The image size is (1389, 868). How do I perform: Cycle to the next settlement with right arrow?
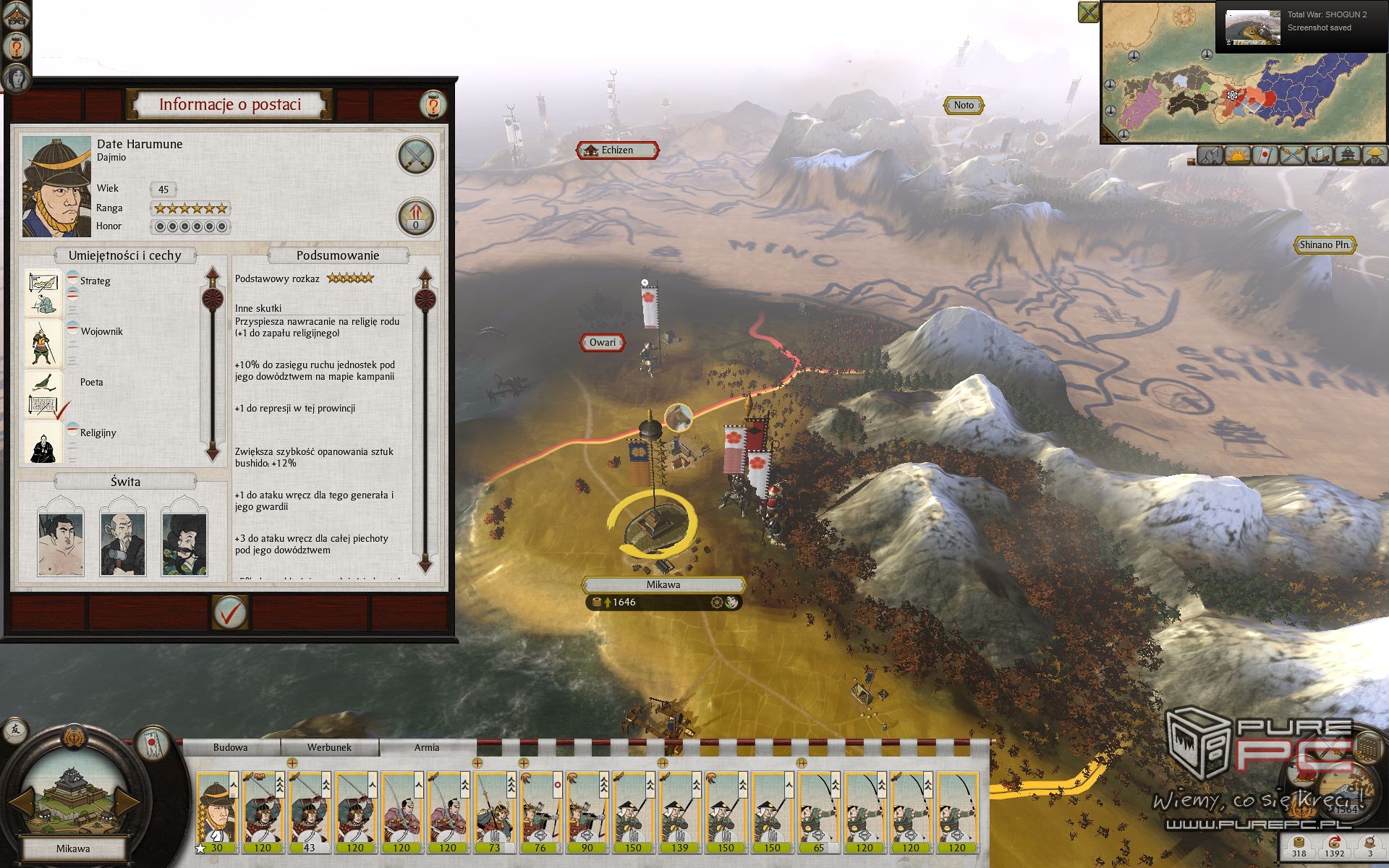[x=128, y=800]
